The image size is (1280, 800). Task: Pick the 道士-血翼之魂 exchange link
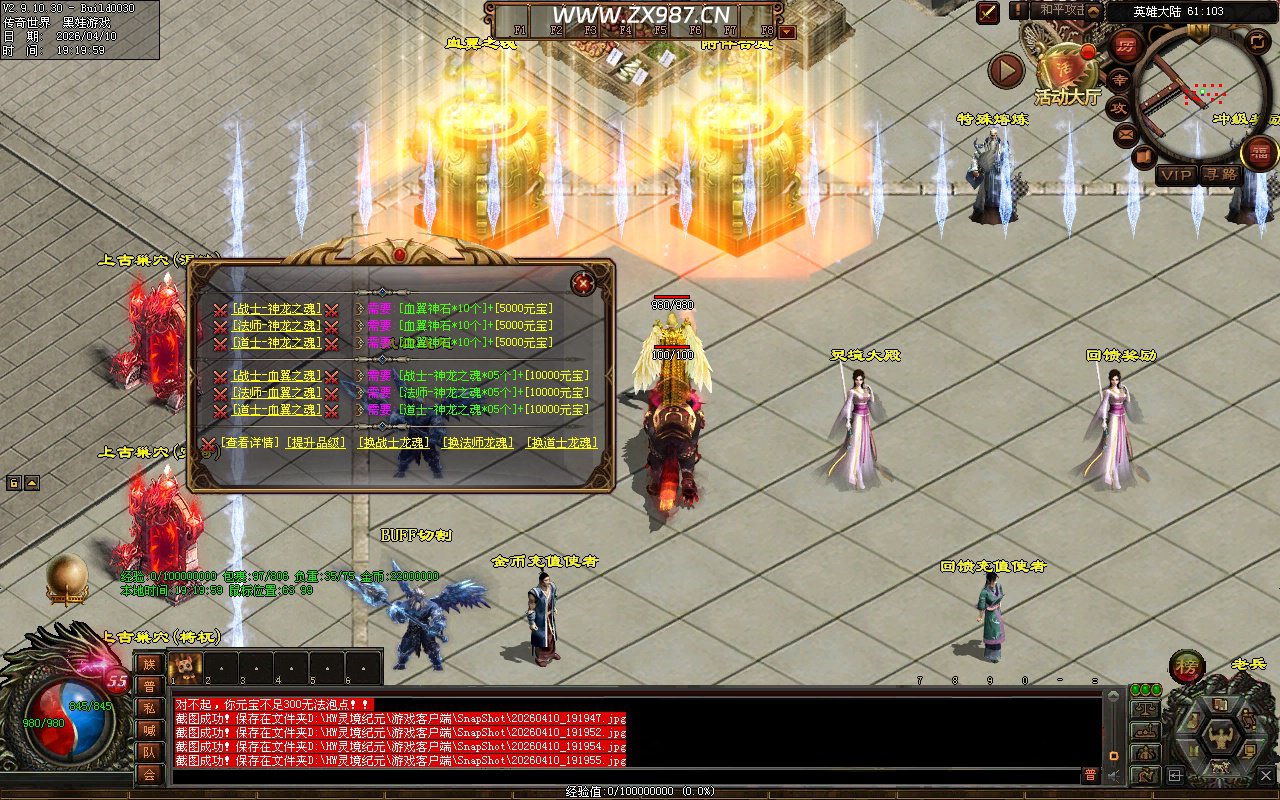[x=276, y=409]
